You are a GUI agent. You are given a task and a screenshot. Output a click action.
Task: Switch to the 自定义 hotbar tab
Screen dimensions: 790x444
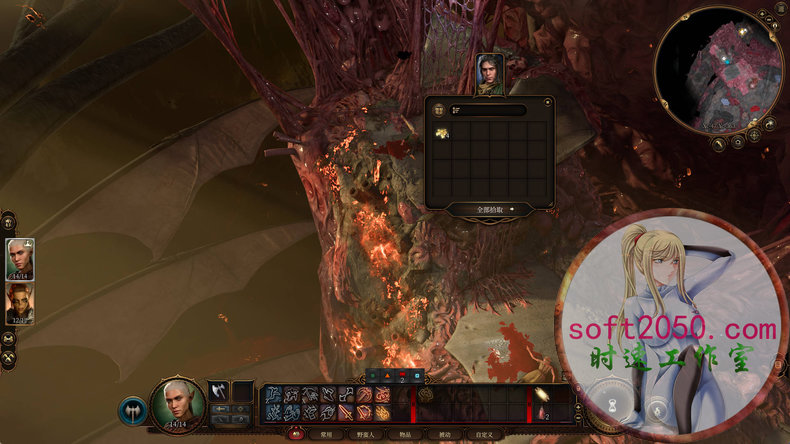[x=487, y=435]
